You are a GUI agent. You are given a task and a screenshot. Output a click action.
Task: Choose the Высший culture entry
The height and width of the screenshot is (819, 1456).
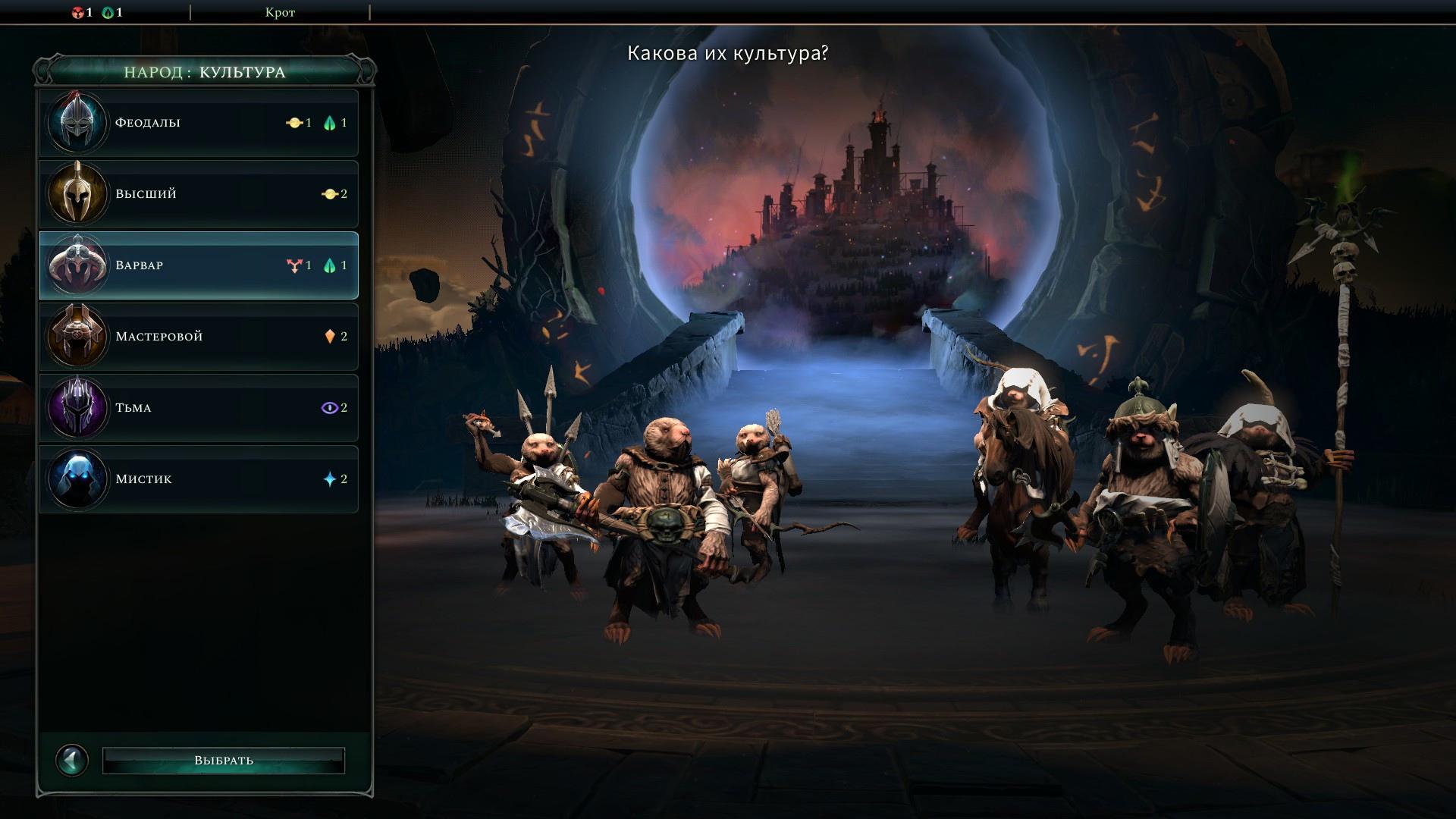[x=199, y=194]
